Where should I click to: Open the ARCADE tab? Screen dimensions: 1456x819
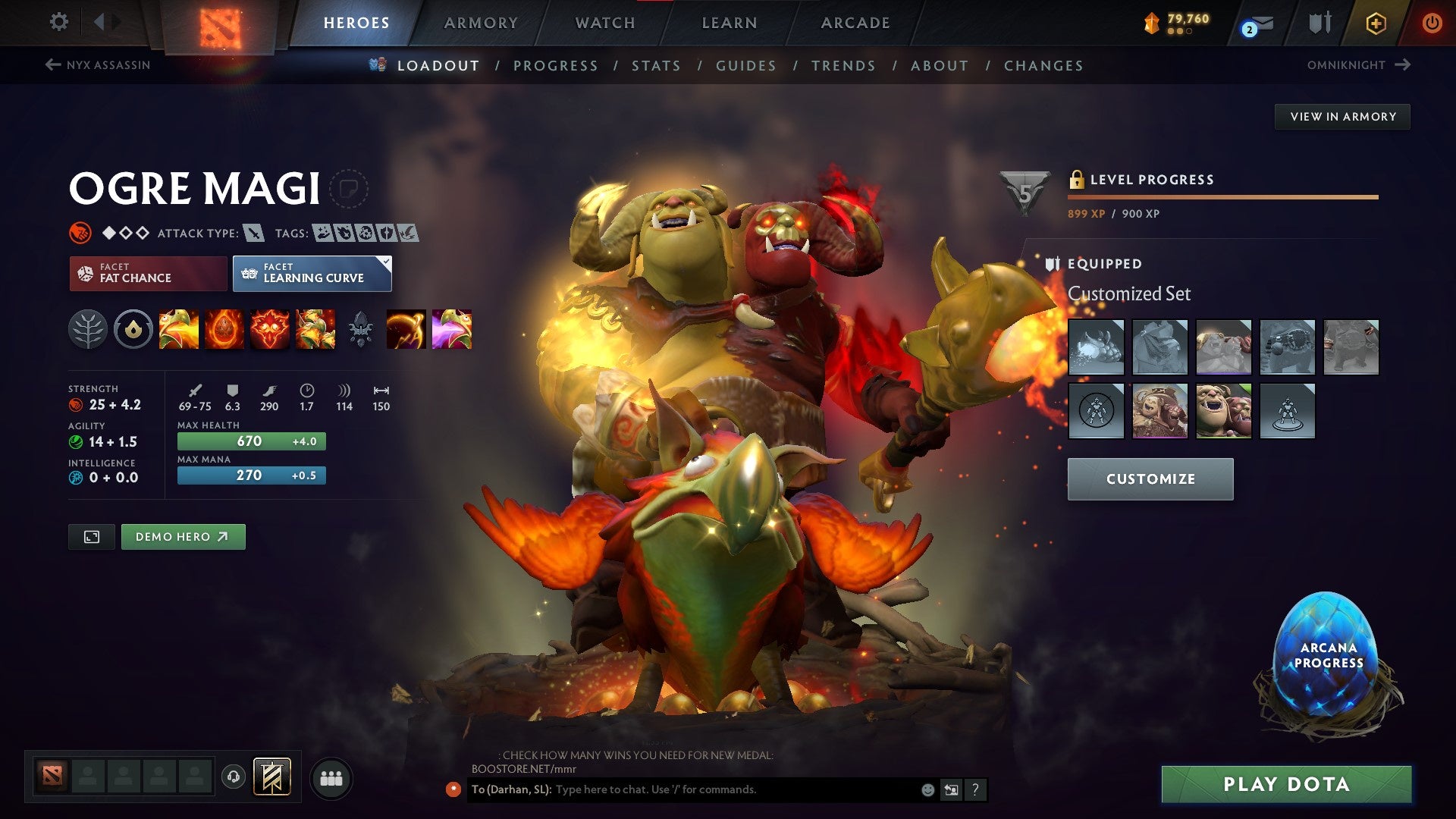(x=855, y=23)
